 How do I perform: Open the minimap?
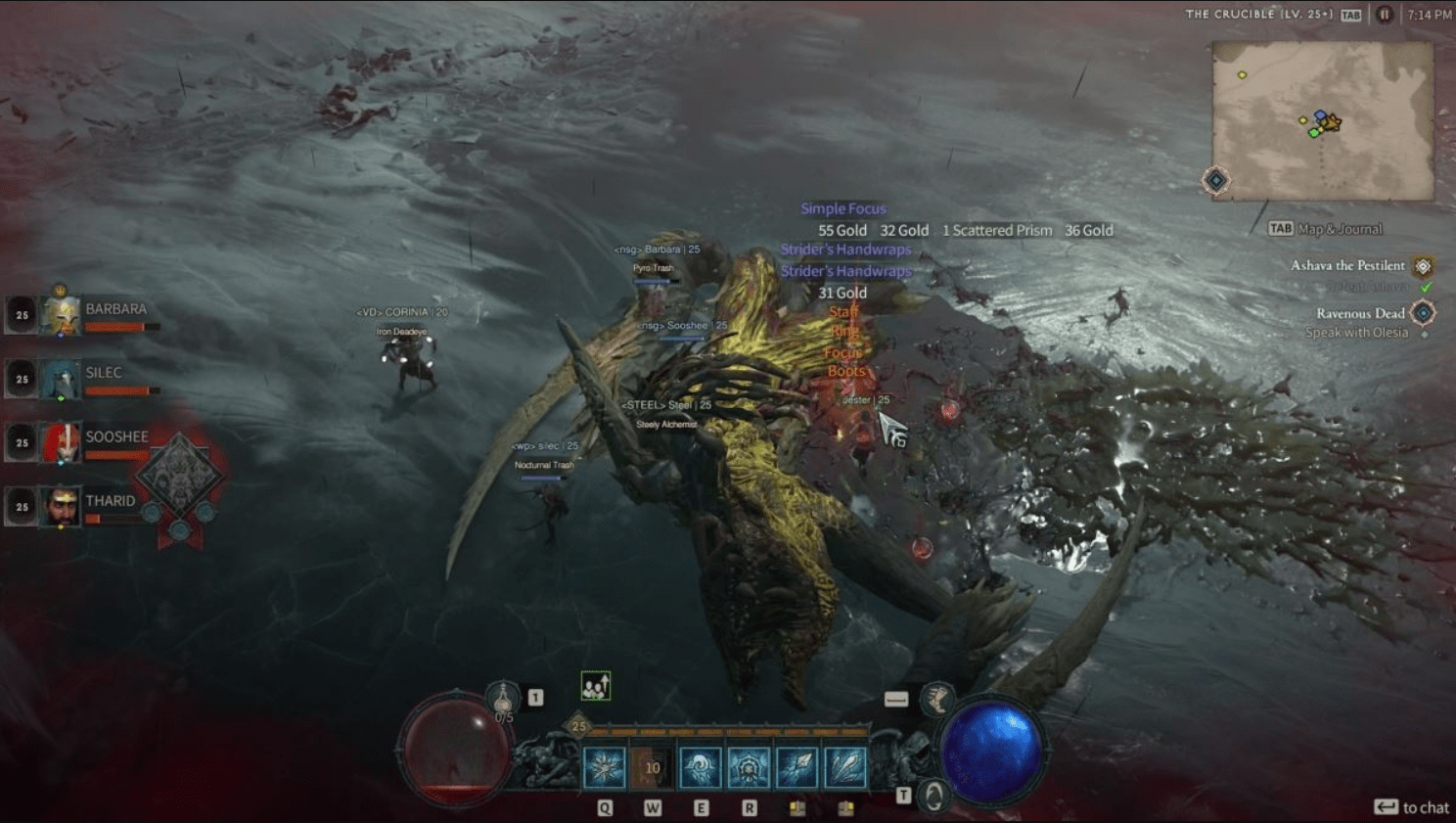1323,120
